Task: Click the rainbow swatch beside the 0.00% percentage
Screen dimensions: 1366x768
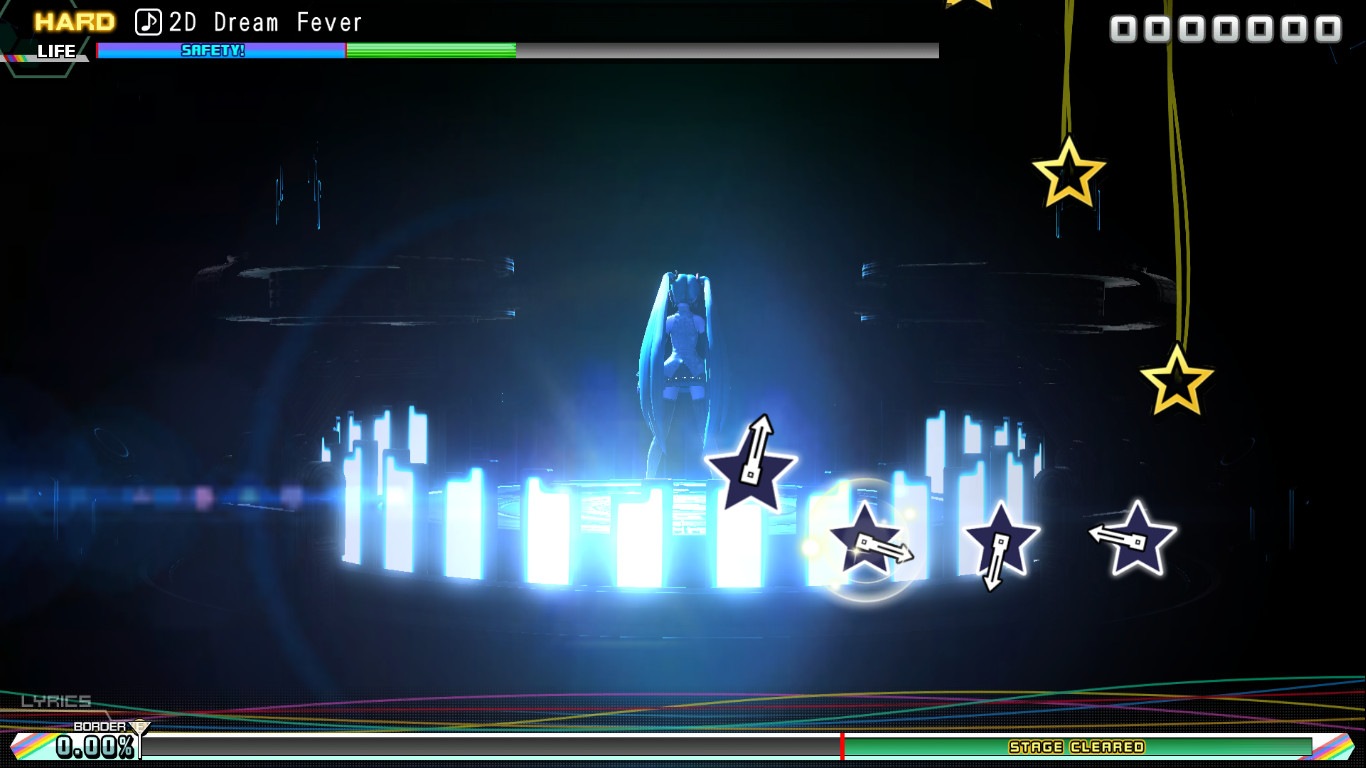Action: (x=30, y=744)
